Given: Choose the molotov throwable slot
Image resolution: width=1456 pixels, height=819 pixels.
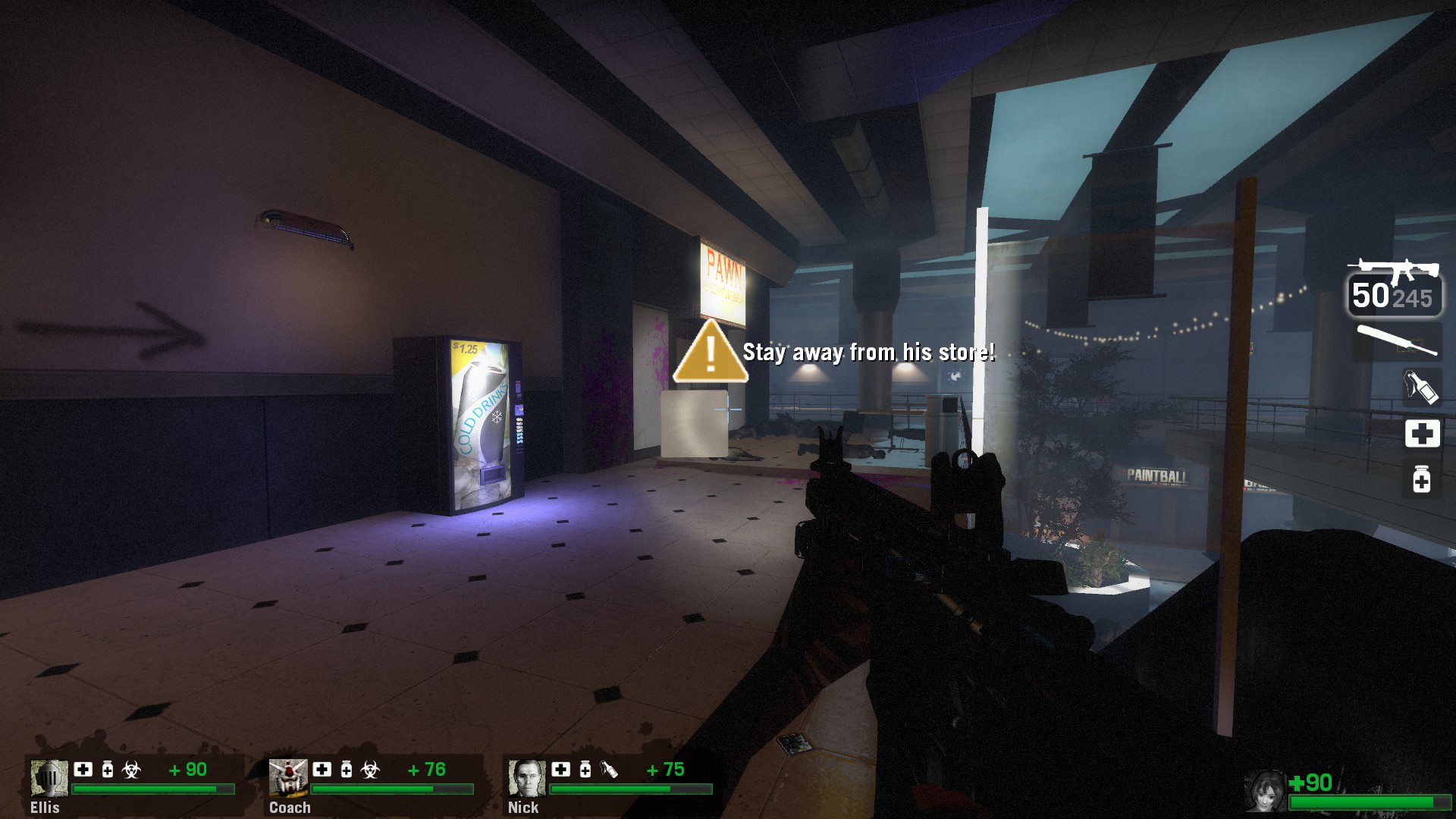Looking at the screenshot, I should coord(1420,387).
